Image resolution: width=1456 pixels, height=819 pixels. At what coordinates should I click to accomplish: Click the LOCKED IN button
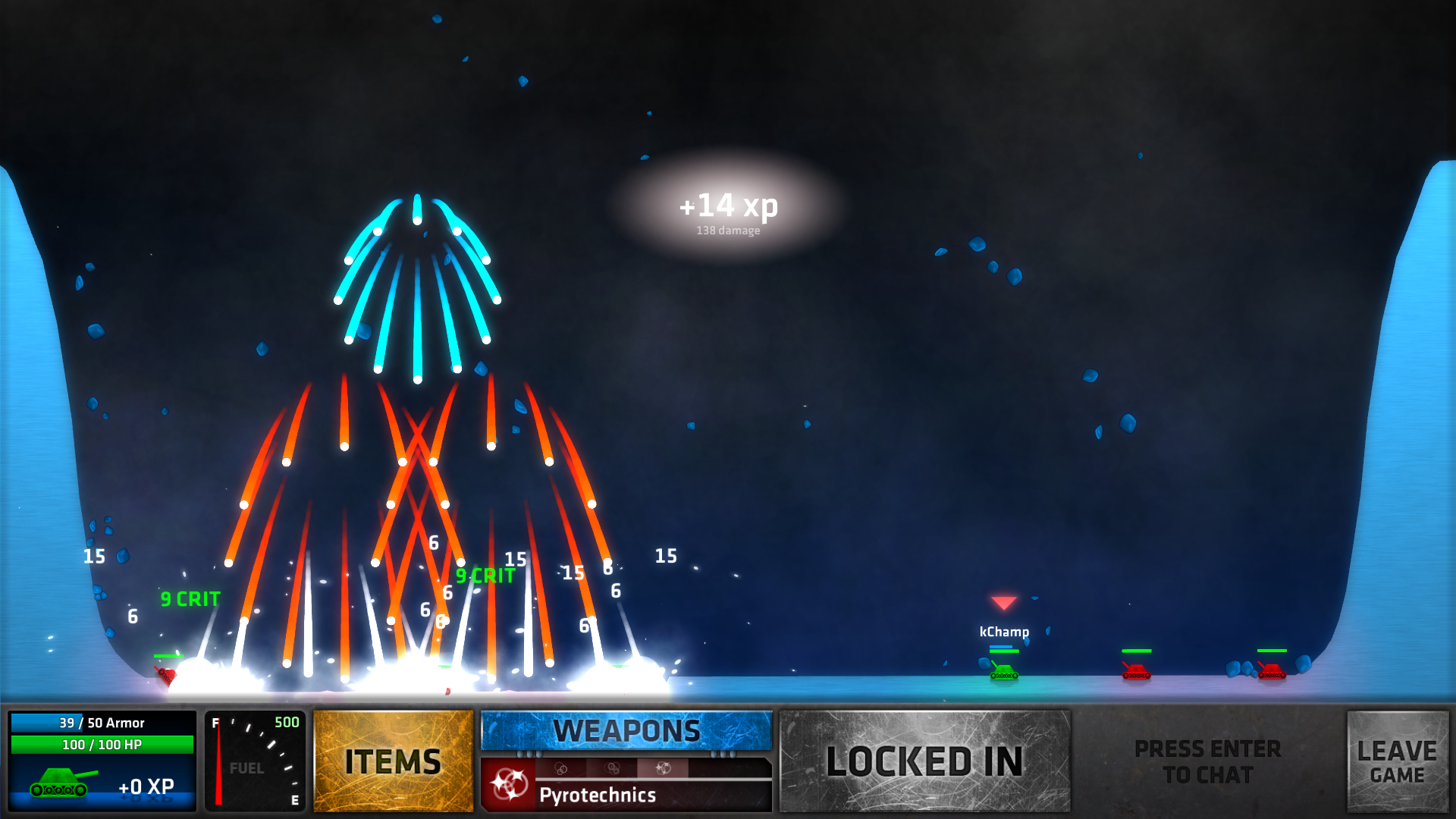(x=924, y=761)
